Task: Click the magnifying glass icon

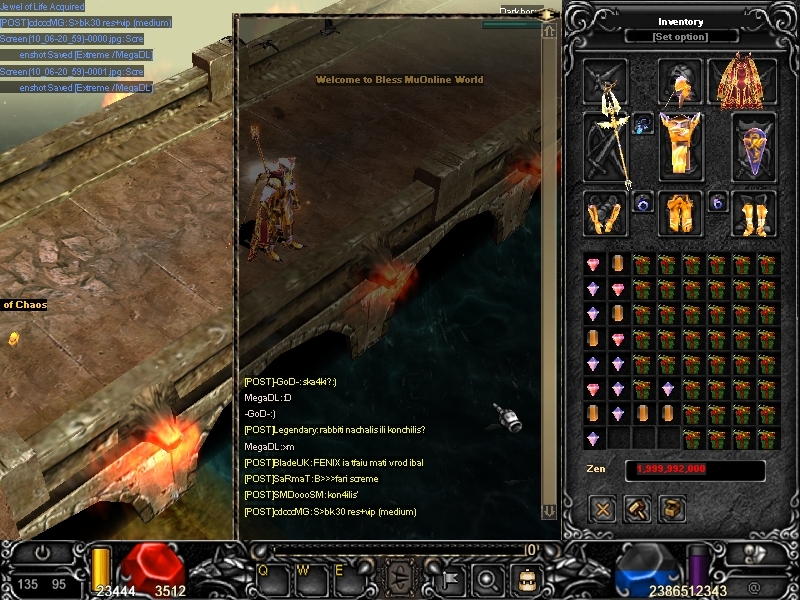Action: pos(487,577)
